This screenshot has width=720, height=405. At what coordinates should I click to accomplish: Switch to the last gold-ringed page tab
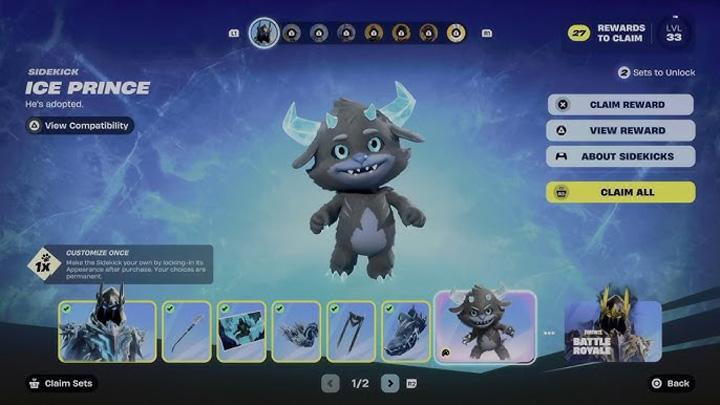click(x=456, y=33)
